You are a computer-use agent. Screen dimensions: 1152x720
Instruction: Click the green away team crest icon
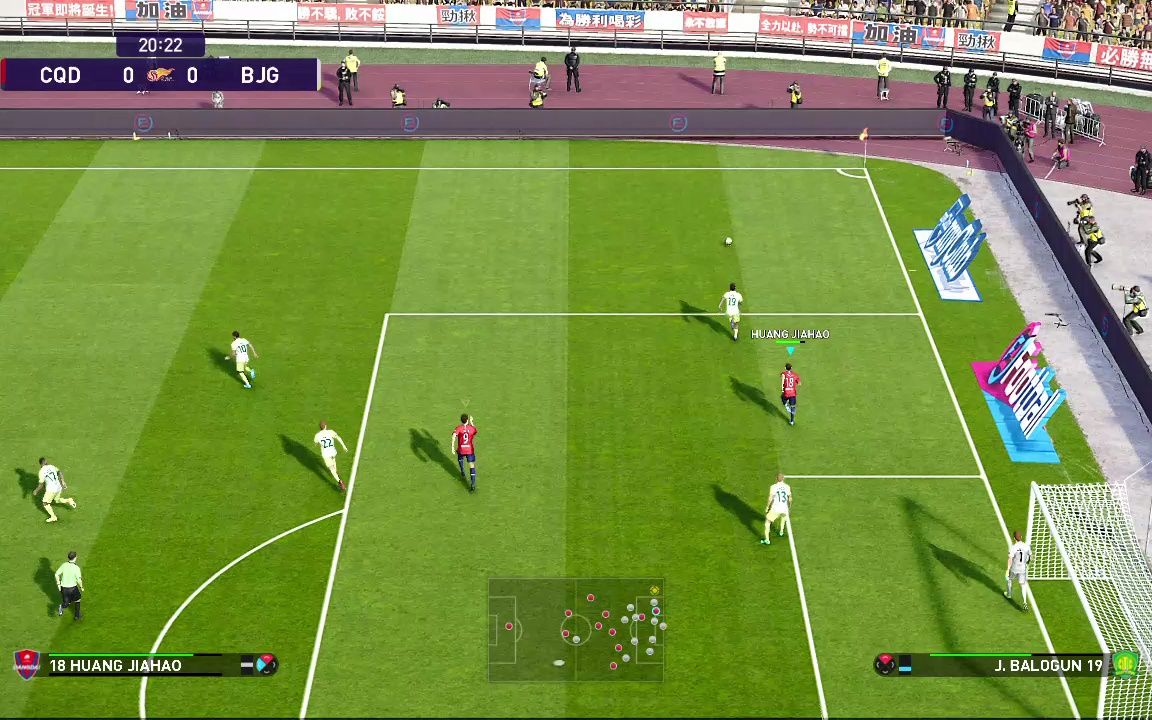pos(1125,664)
